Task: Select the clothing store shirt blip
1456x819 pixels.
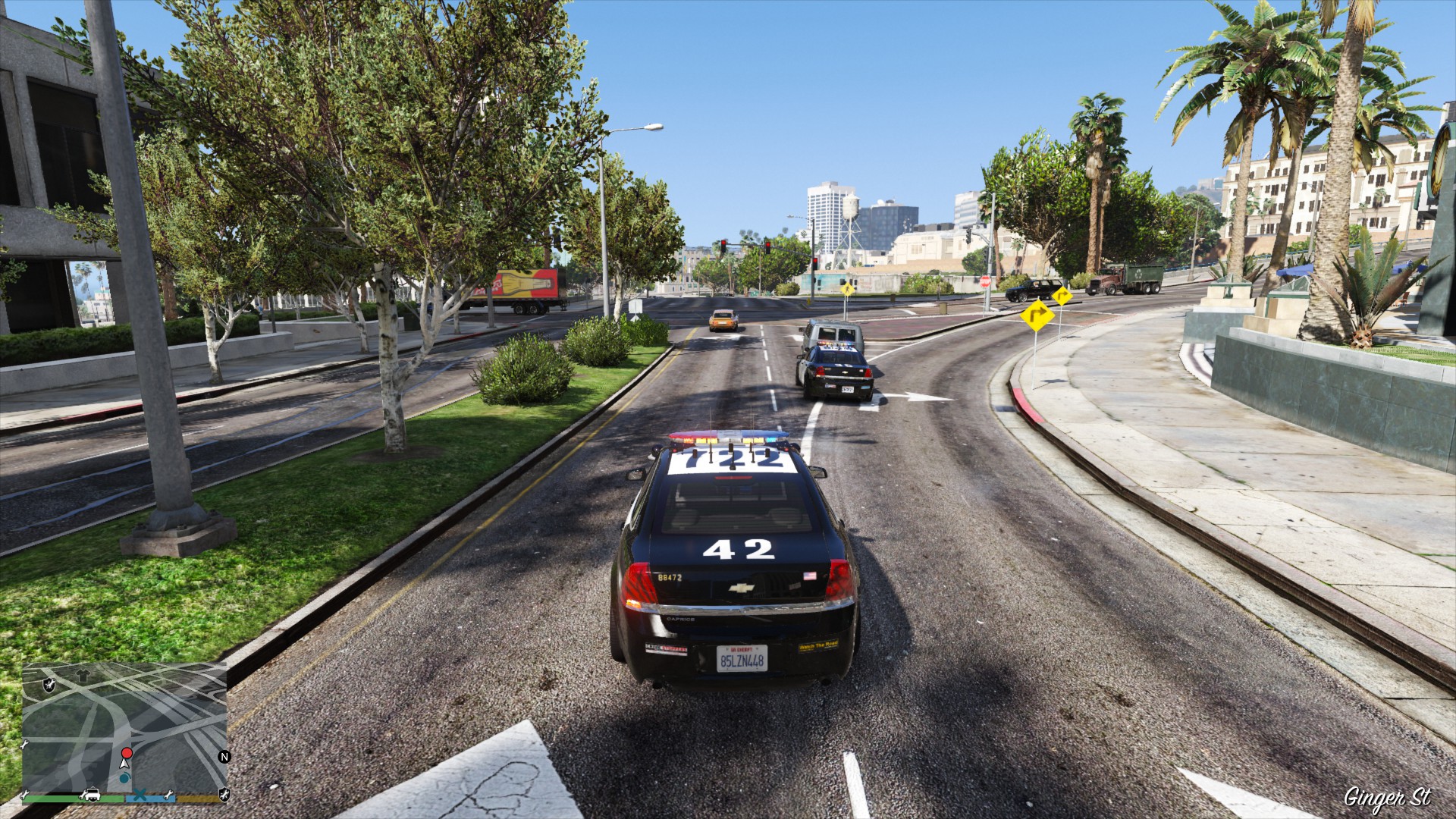Action: [82, 673]
